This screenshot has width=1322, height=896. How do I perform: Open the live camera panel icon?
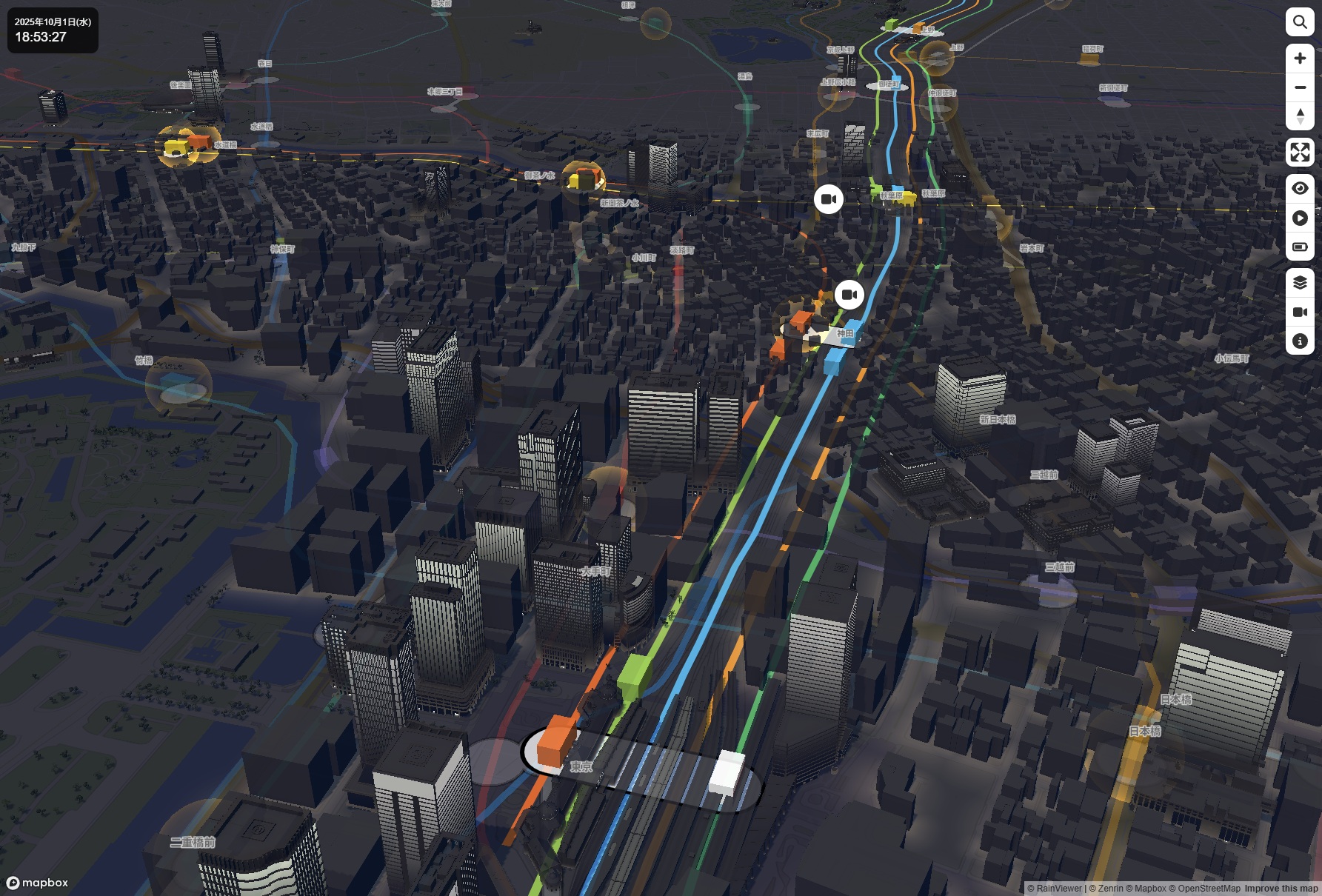(x=1300, y=312)
